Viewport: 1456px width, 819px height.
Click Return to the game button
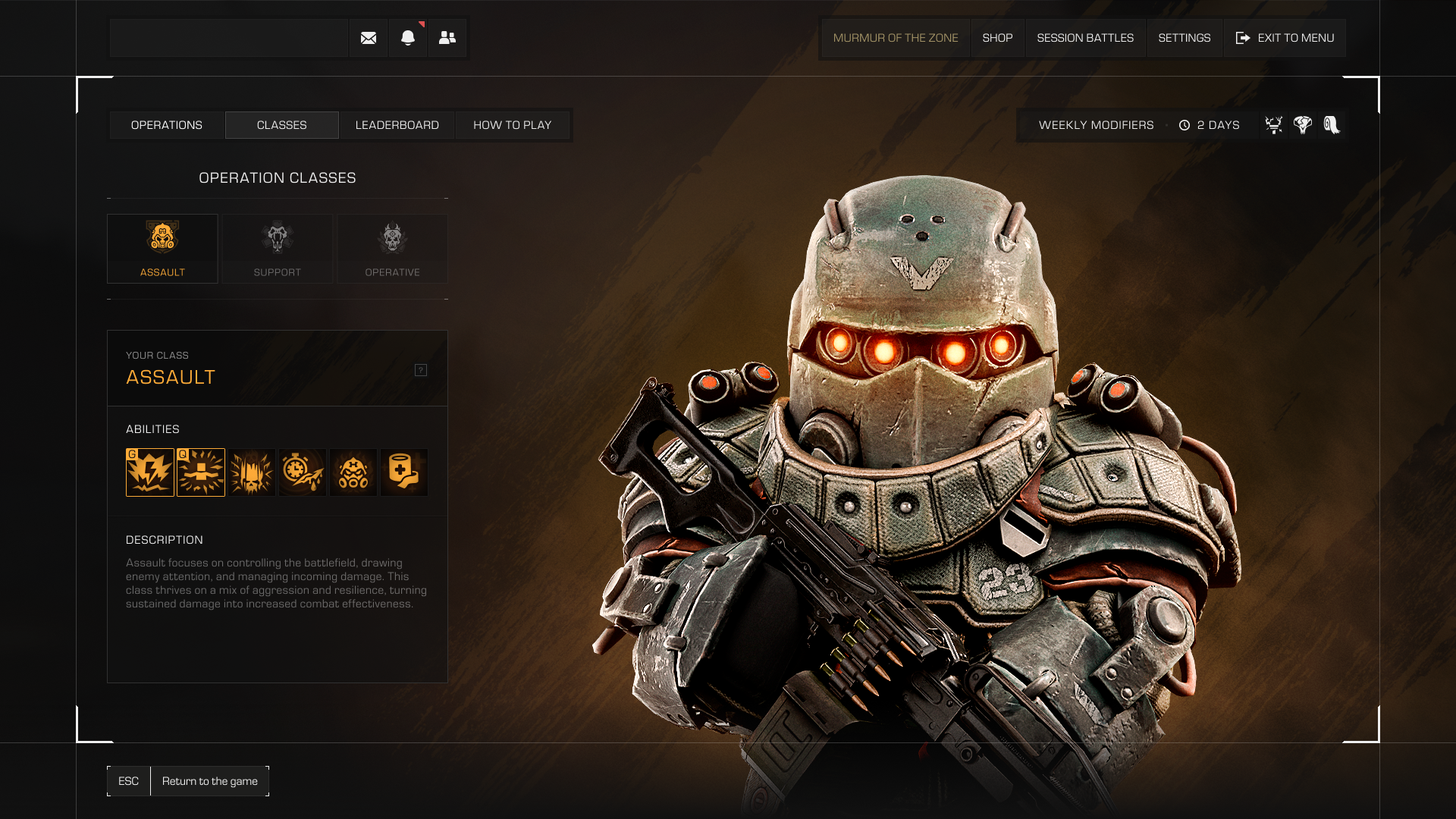click(x=209, y=781)
